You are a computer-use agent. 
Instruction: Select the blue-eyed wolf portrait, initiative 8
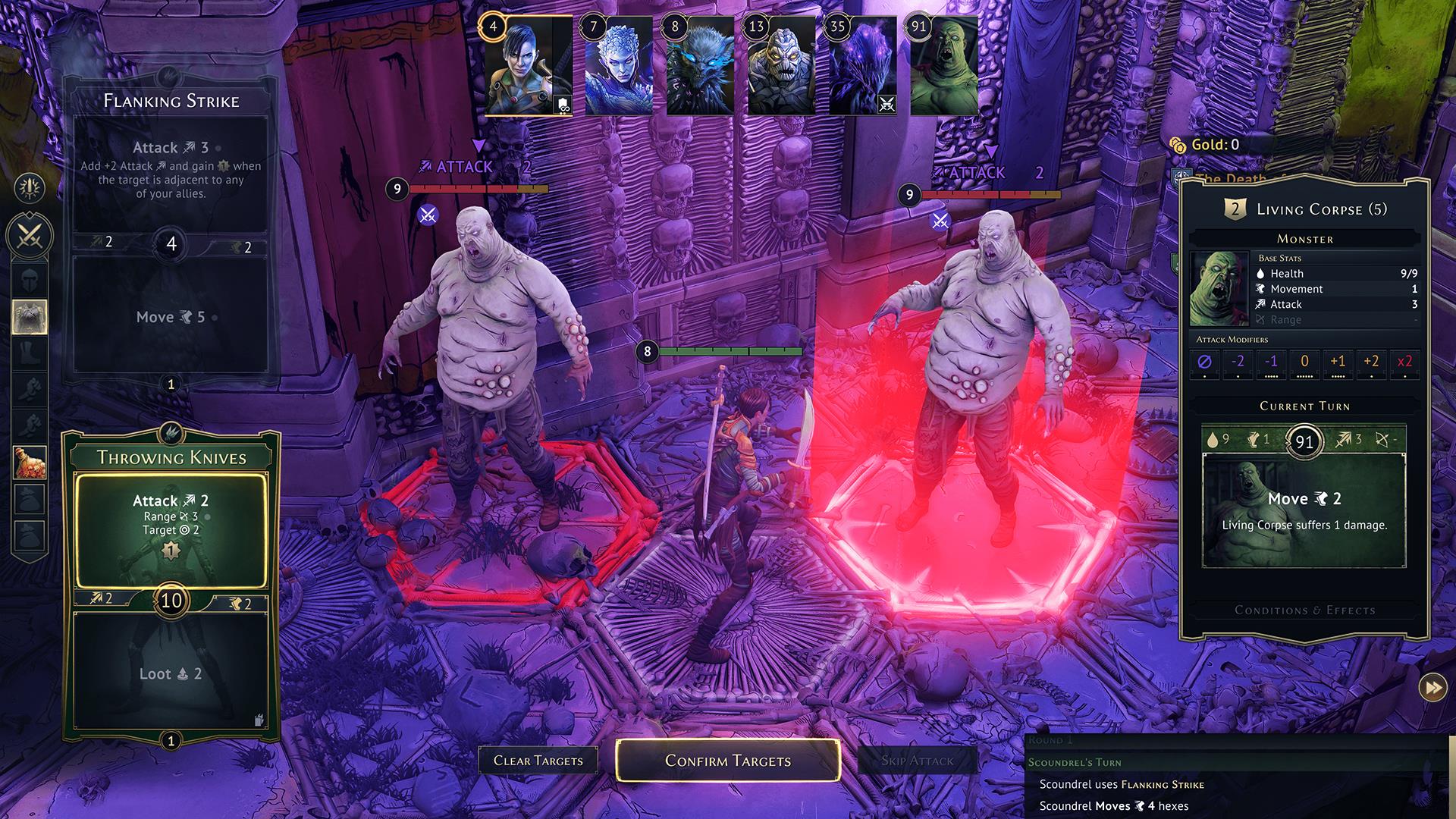point(700,67)
